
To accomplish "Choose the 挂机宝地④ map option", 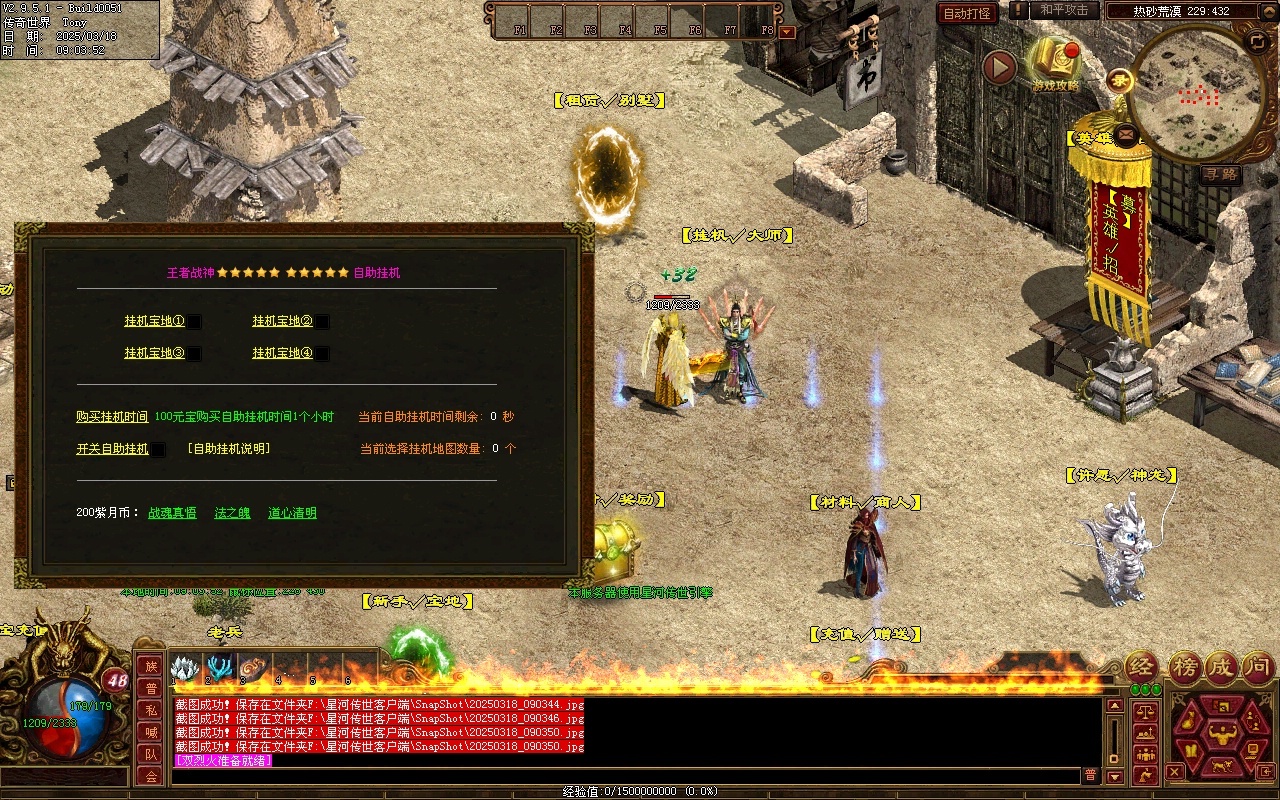I will point(282,353).
